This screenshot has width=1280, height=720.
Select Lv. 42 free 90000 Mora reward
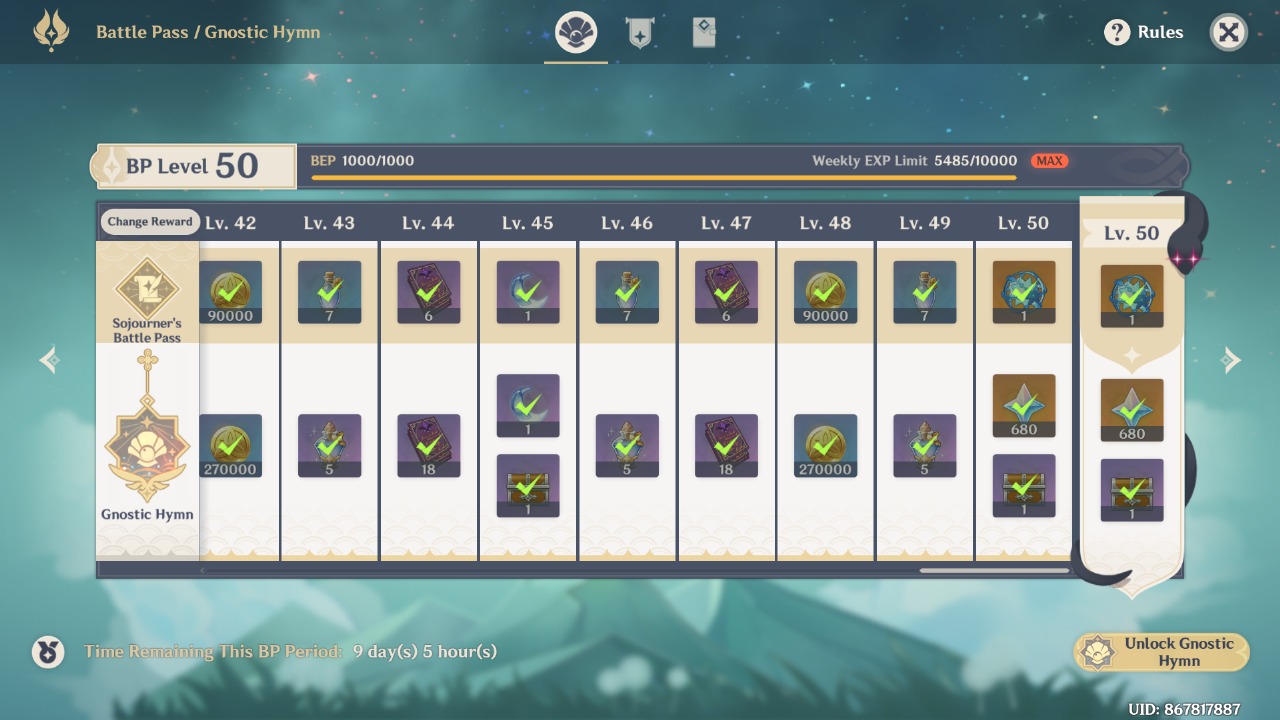231,292
